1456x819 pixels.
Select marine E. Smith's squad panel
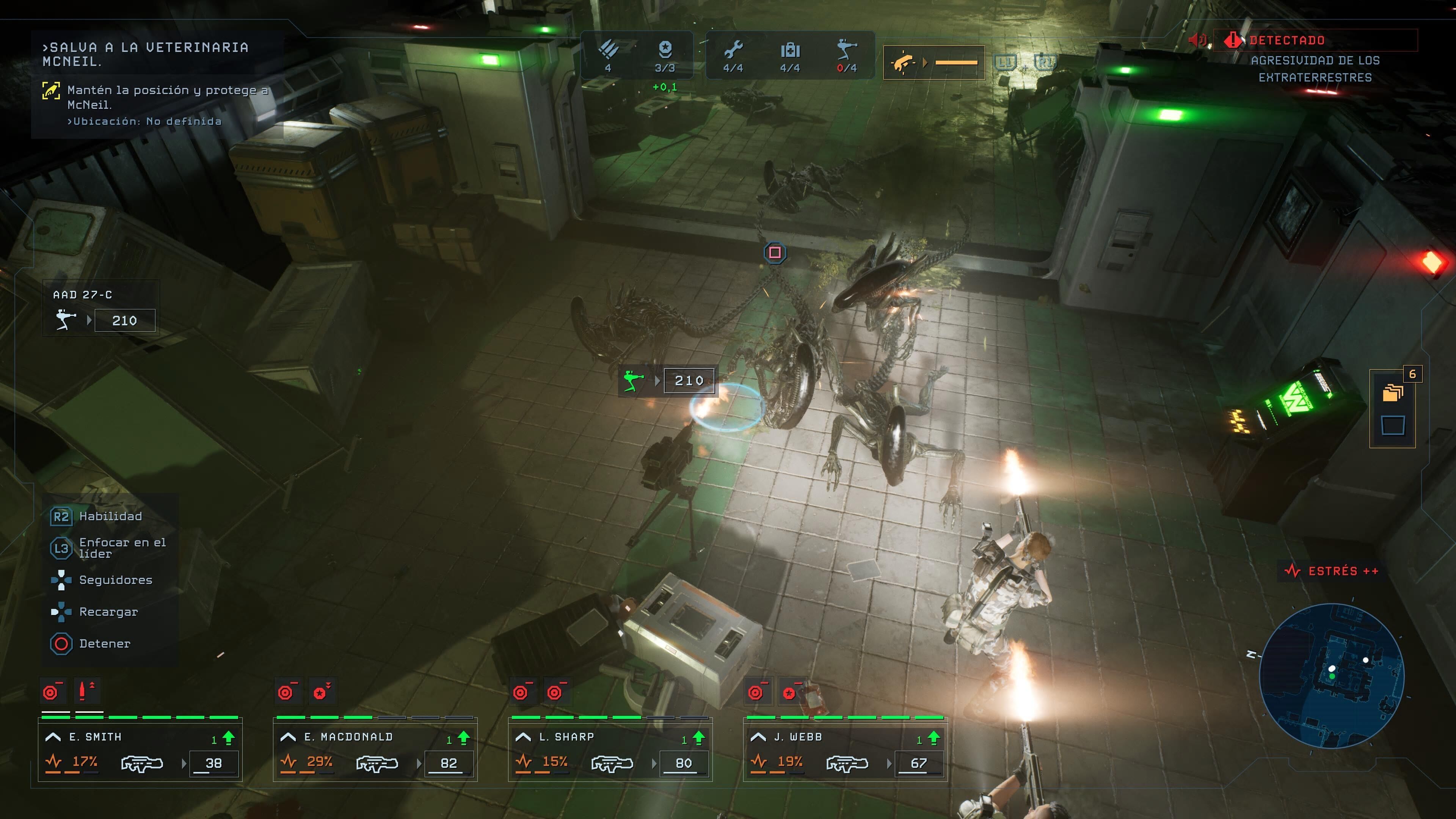coord(140,750)
